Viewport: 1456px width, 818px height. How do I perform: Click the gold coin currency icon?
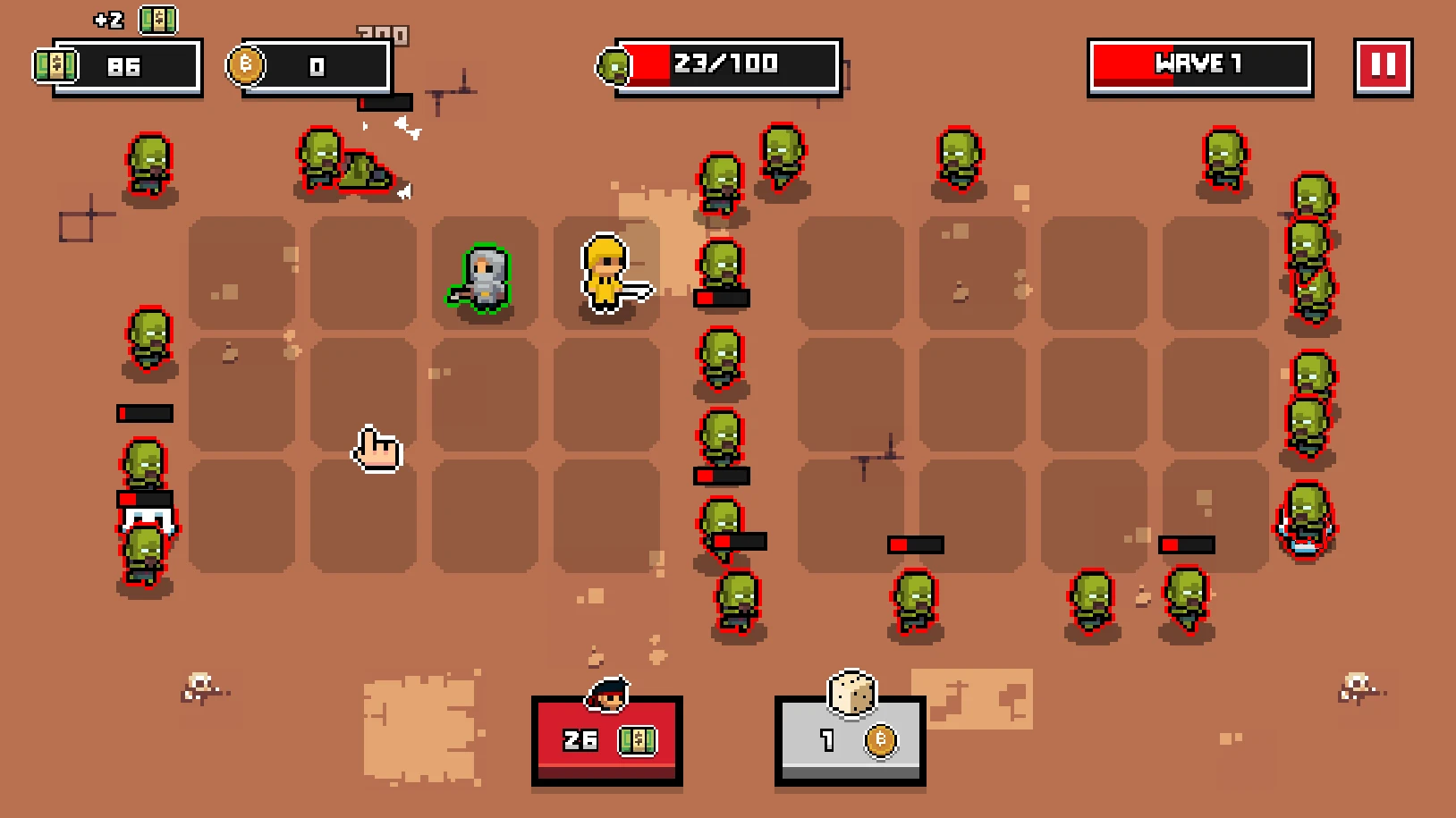248,65
